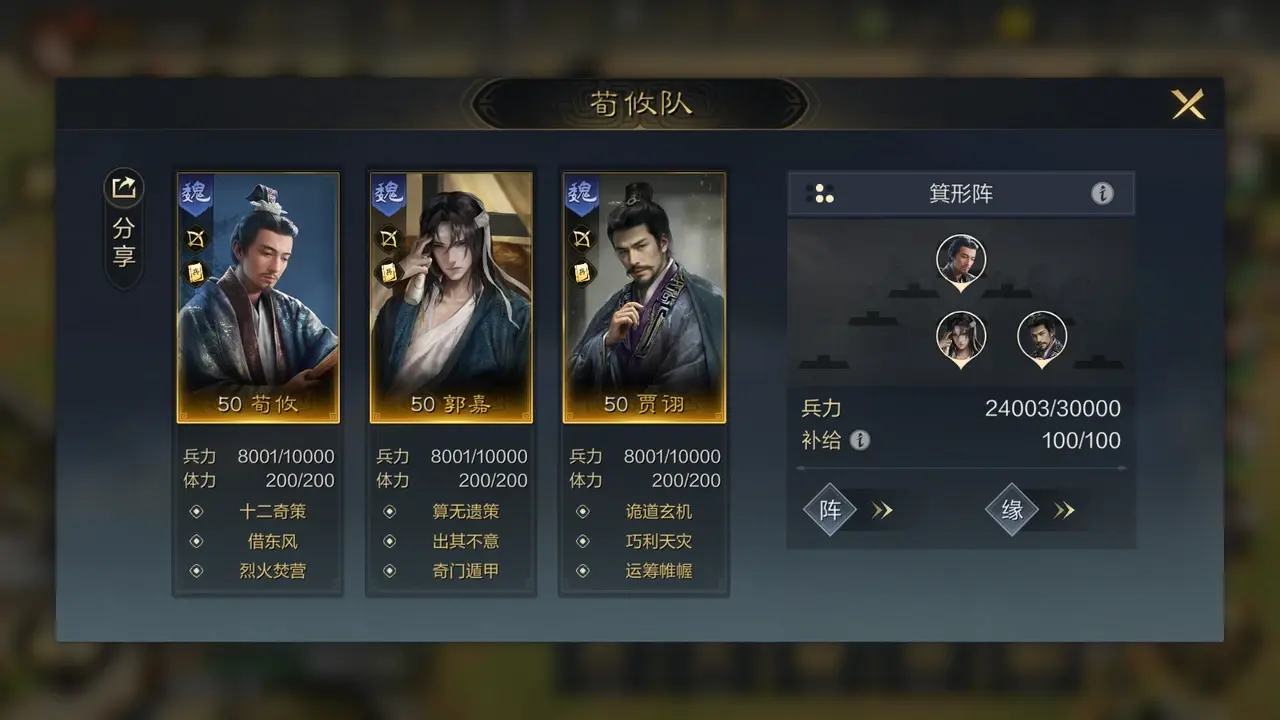Close the 荀攸队 team panel
Viewport: 1280px width, 720px height.
click(1188, 104)
